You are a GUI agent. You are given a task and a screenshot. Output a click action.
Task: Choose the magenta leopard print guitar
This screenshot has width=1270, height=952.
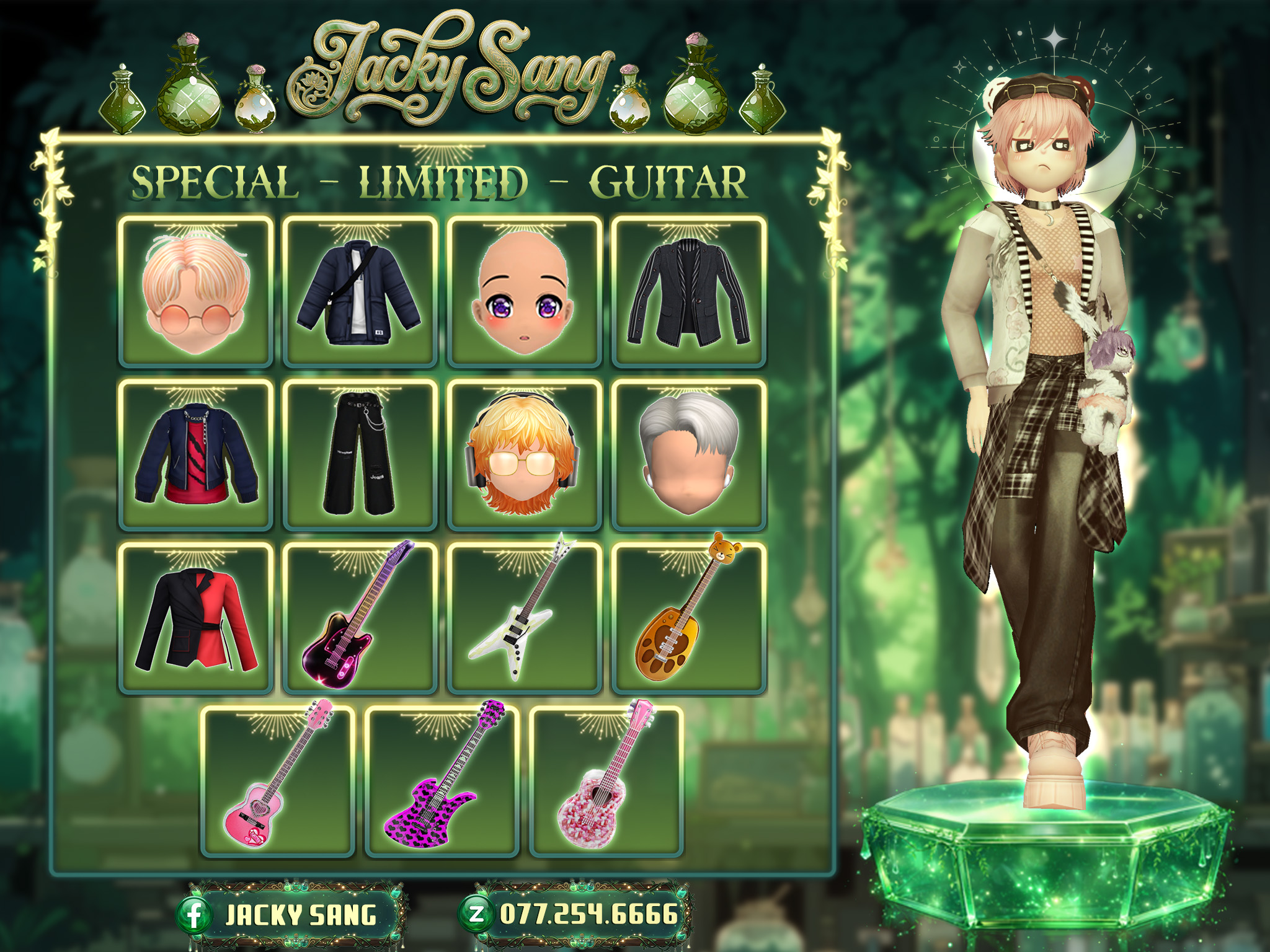[442, 782]
